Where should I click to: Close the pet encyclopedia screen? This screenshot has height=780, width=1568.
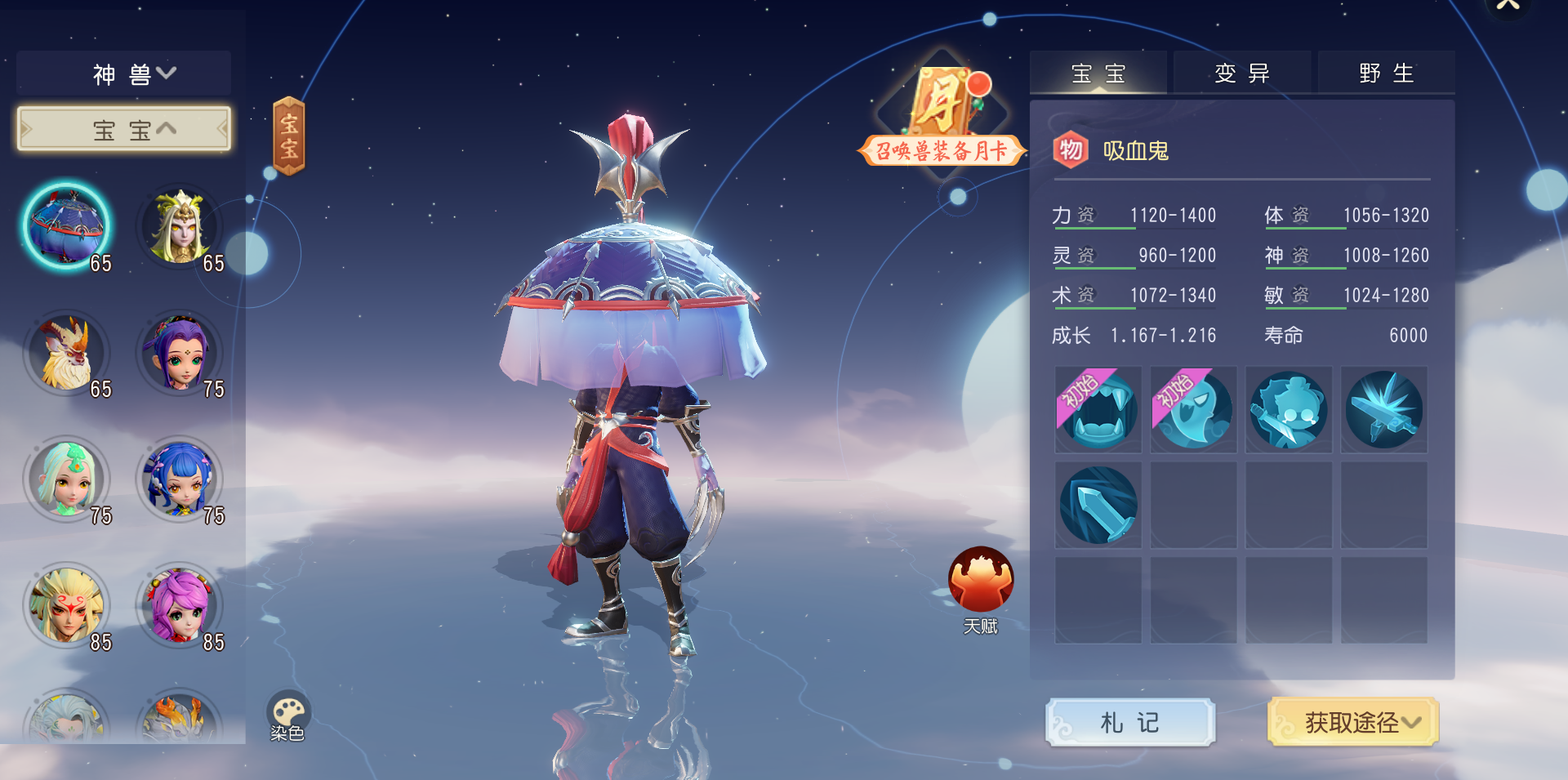click(x=1508, y=7)
